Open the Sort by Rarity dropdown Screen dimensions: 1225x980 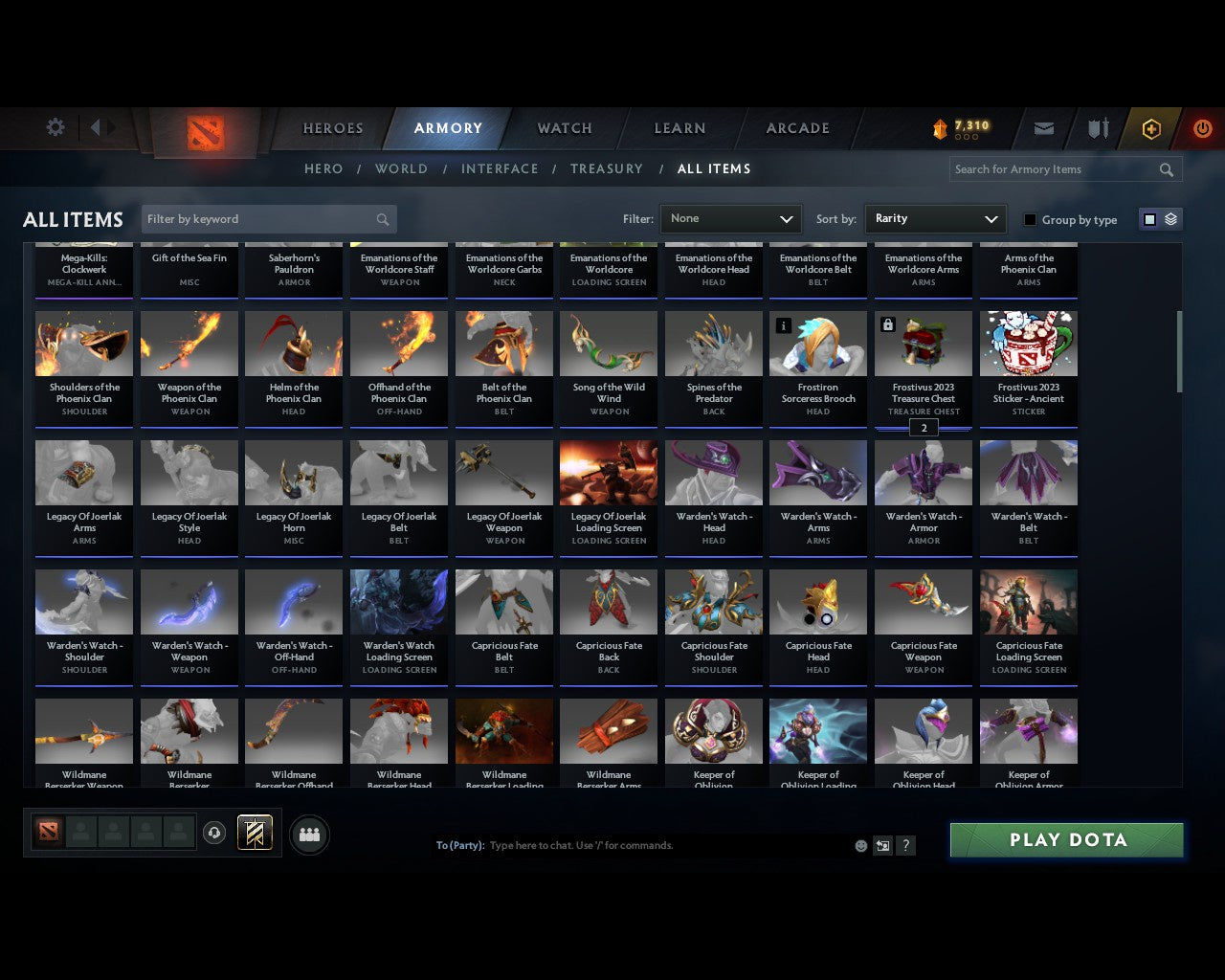[x=935, y=218]
